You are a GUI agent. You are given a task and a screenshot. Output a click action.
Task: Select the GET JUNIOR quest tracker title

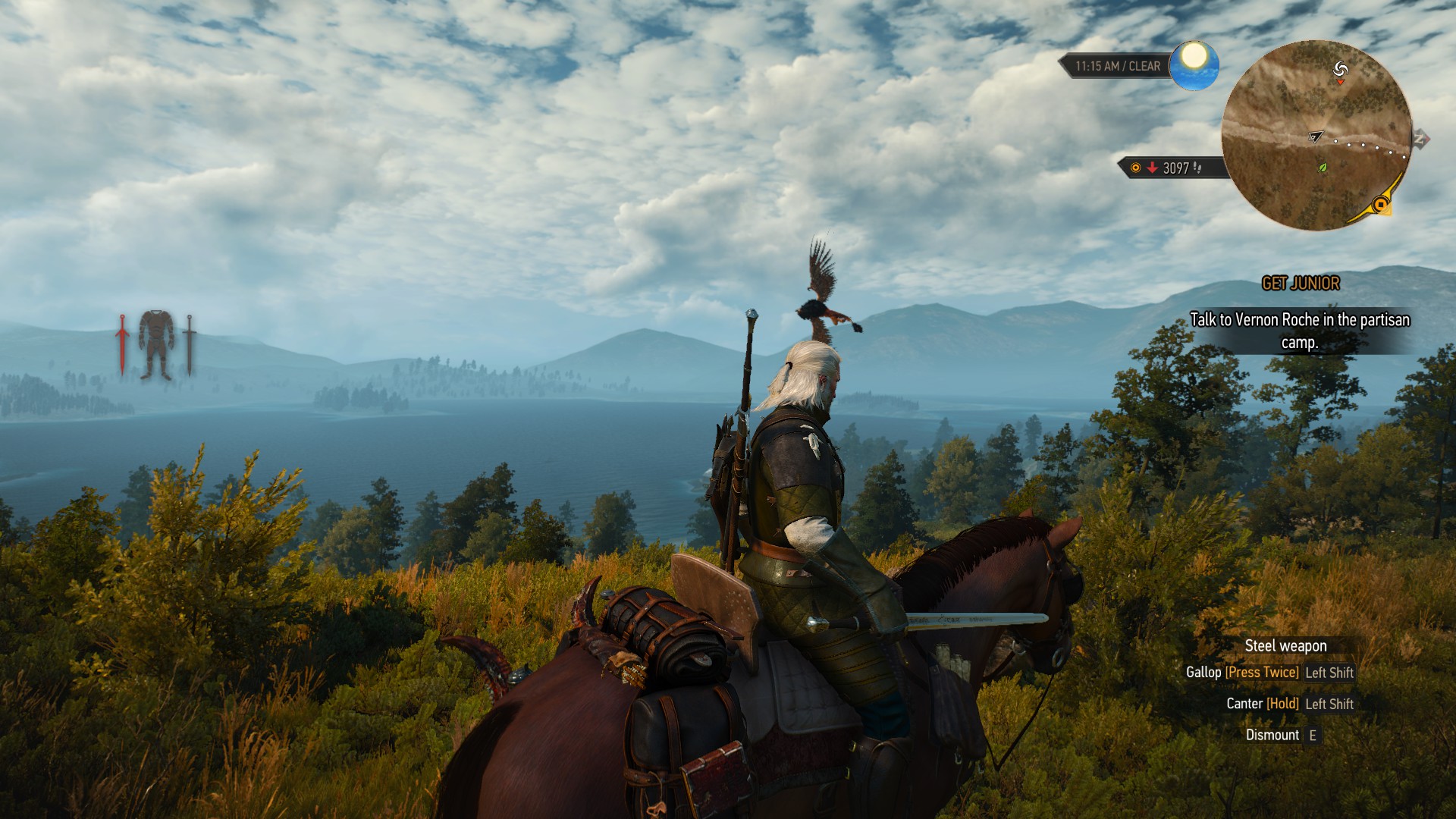[1301, 284]
